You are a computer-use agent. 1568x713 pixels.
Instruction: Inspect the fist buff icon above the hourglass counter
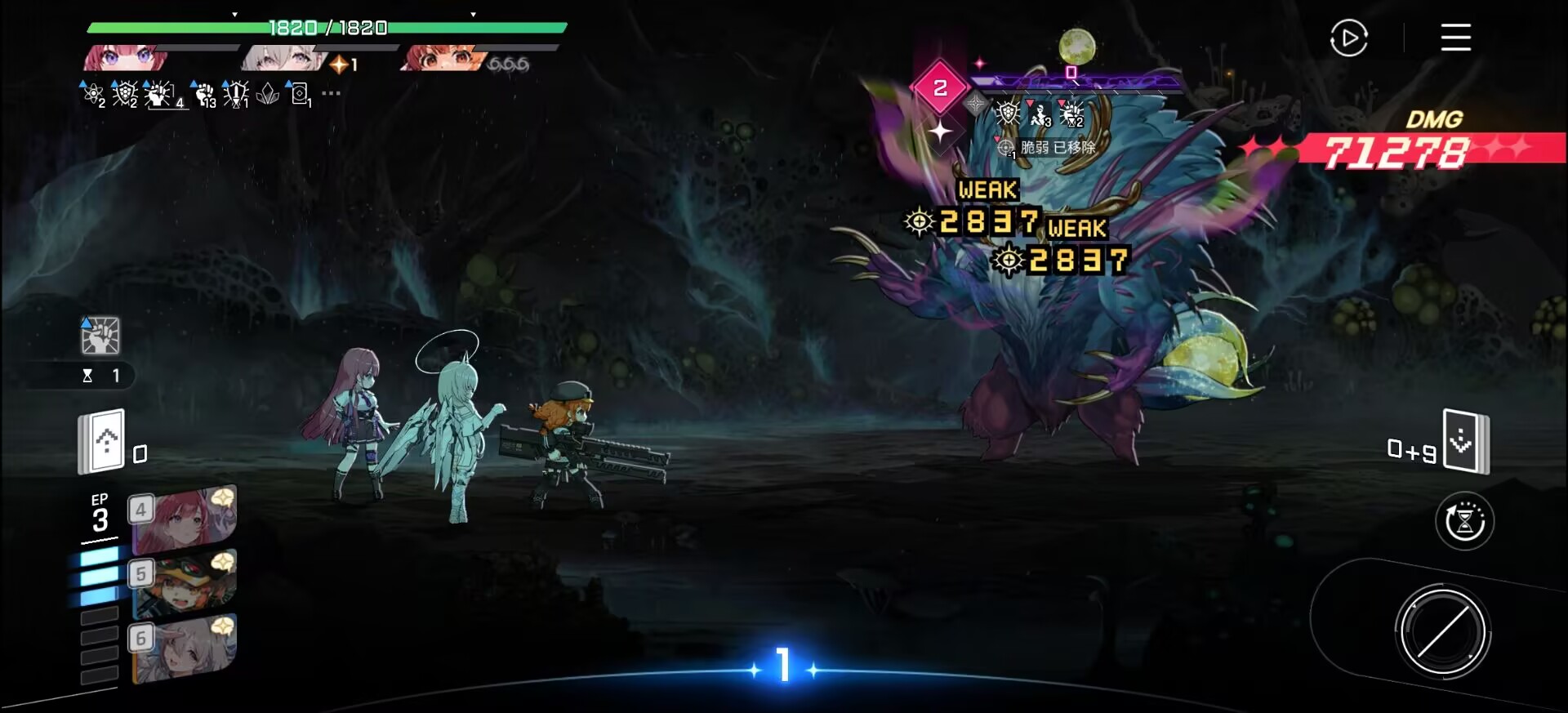click(100, 336)
